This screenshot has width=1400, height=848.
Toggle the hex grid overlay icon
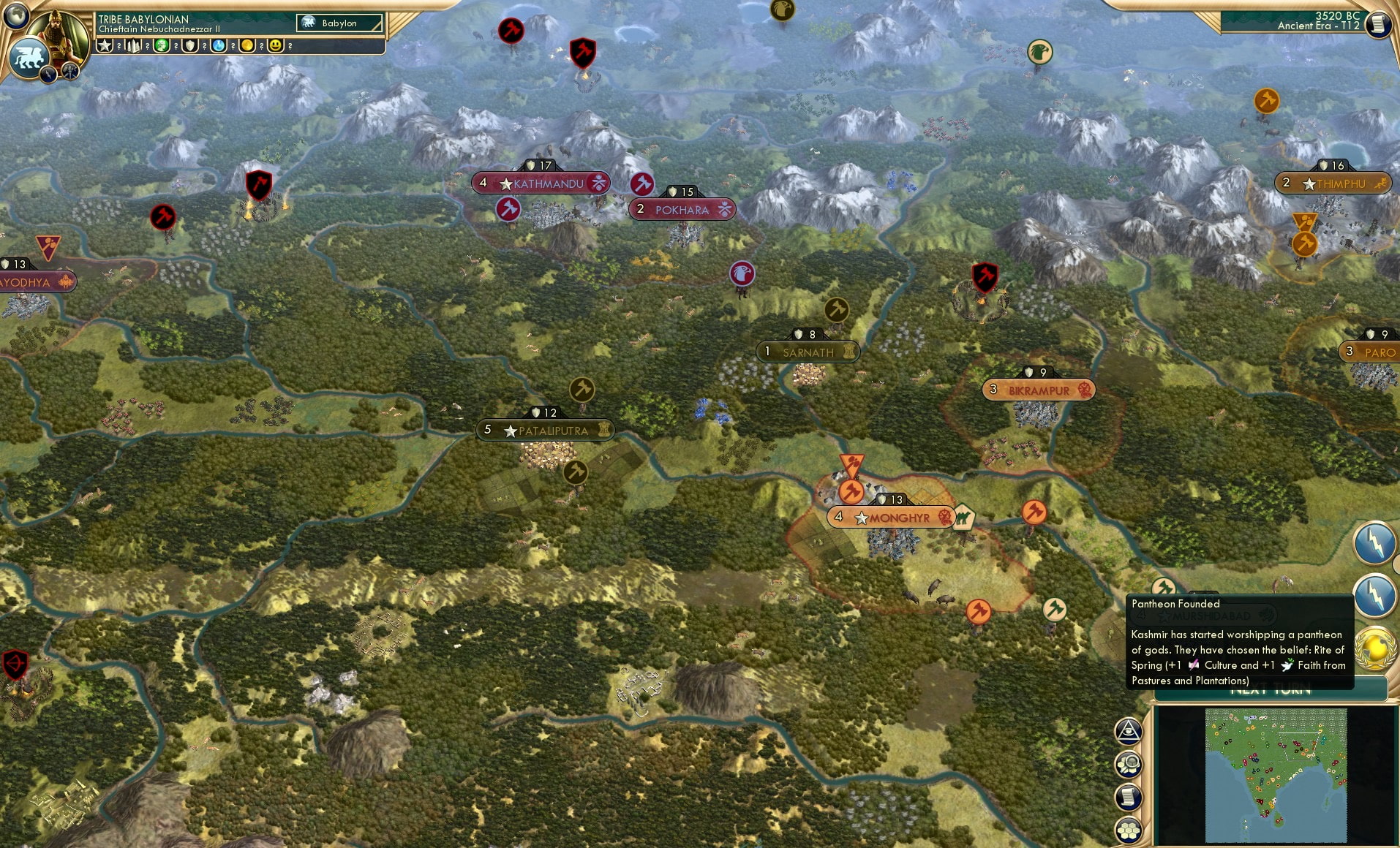pos(1129,830)
